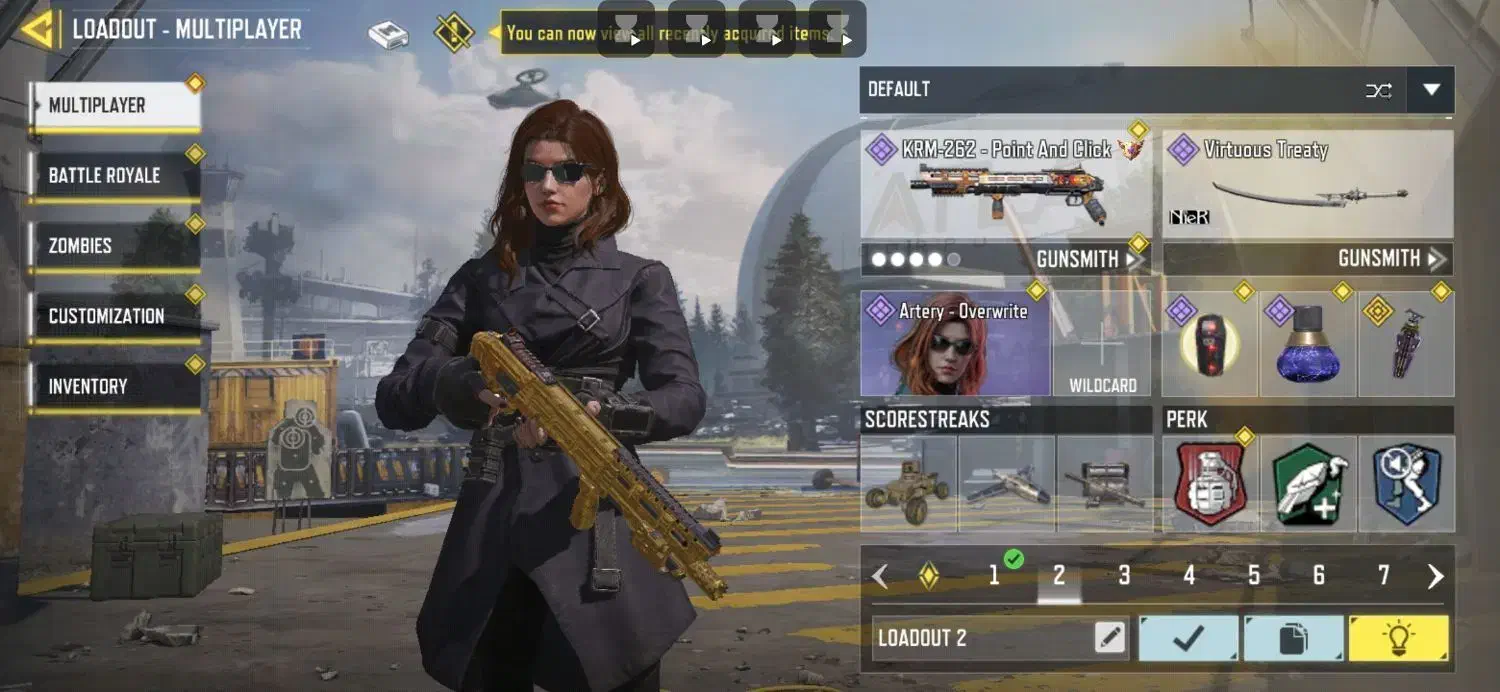Open loadout suggestions via lightbulb button
The image size is (1500, 692).
coord(1398,638)
